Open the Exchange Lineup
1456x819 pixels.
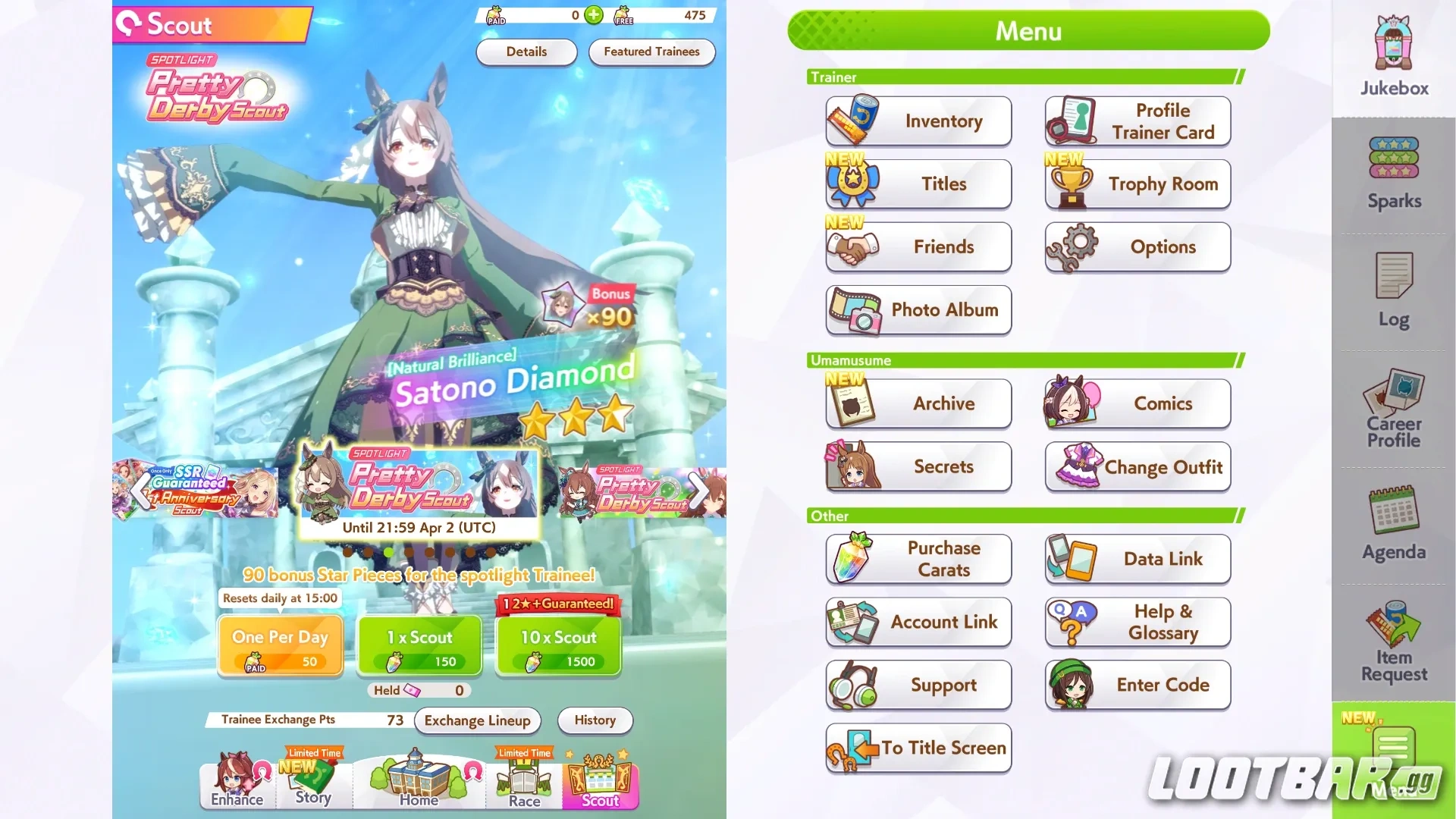pyautogui.click(x=477, y=720)
